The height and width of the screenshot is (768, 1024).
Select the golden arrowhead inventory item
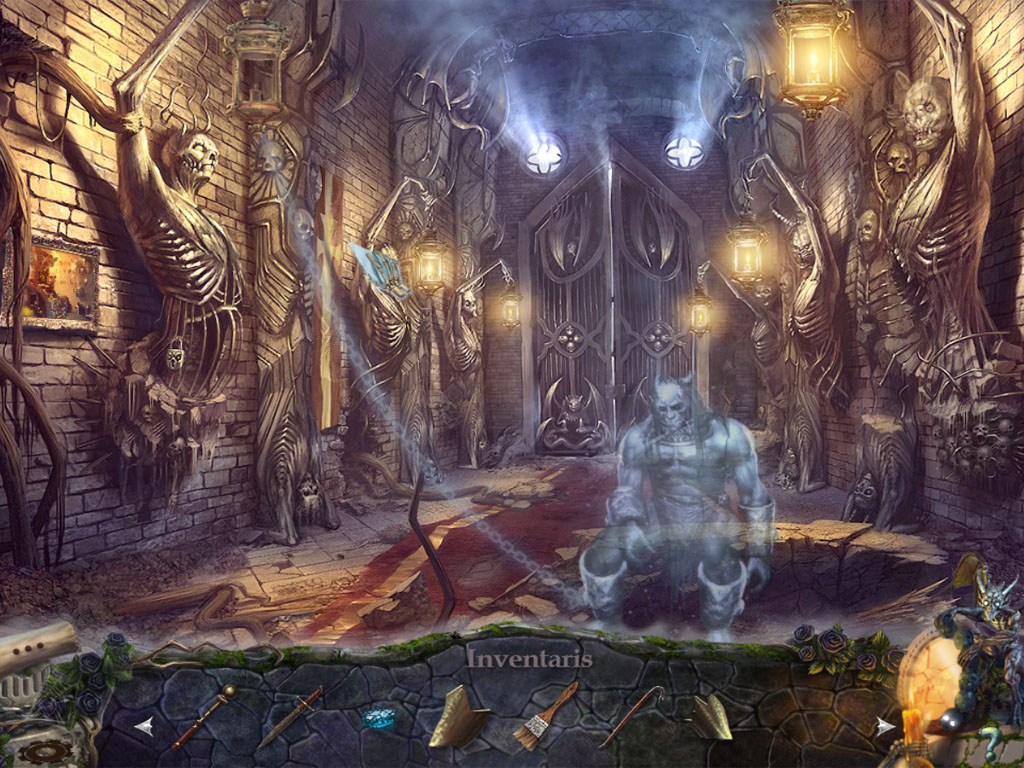point(713,716)
